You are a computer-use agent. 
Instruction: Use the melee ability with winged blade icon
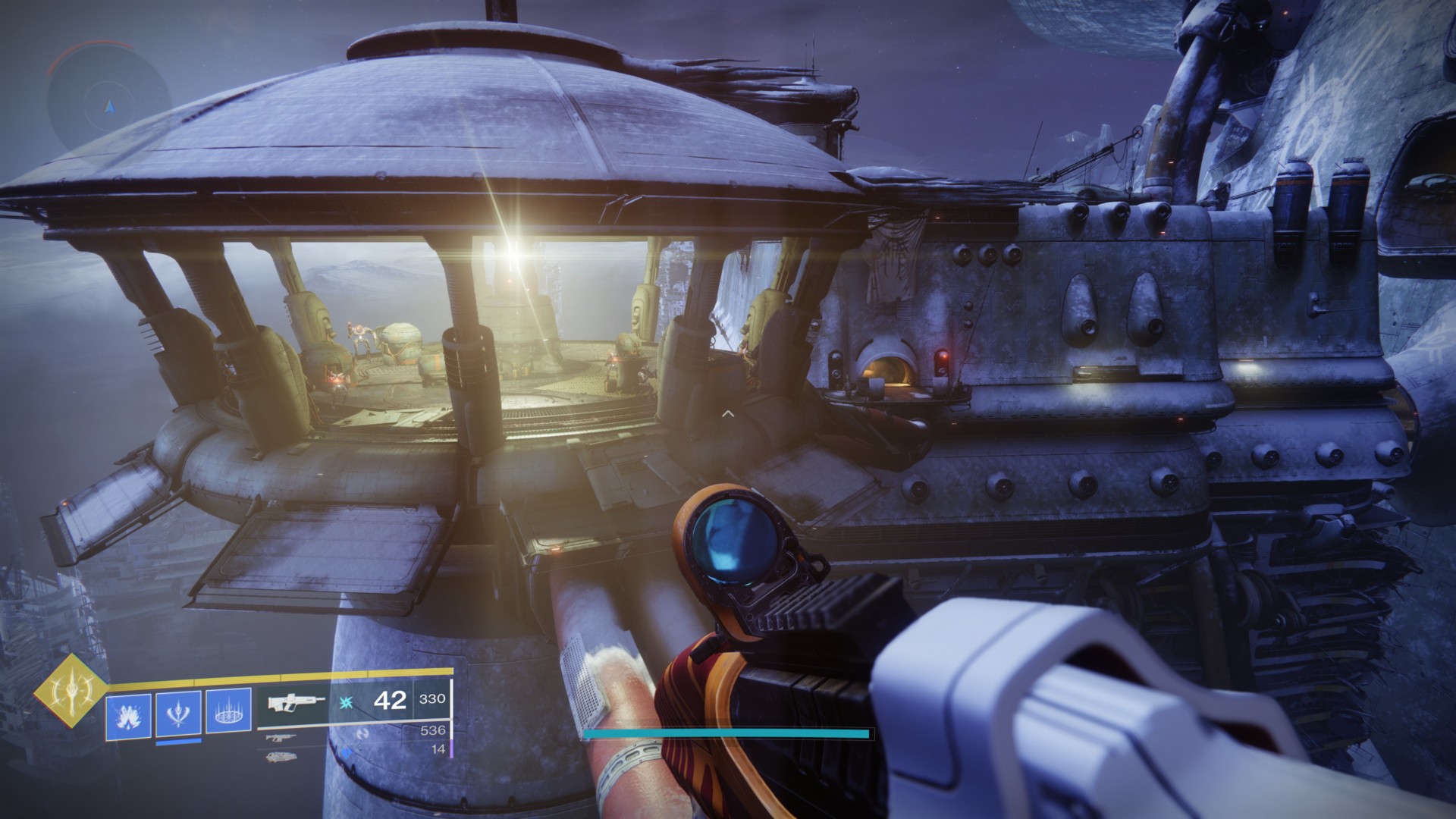click(178, 713)
